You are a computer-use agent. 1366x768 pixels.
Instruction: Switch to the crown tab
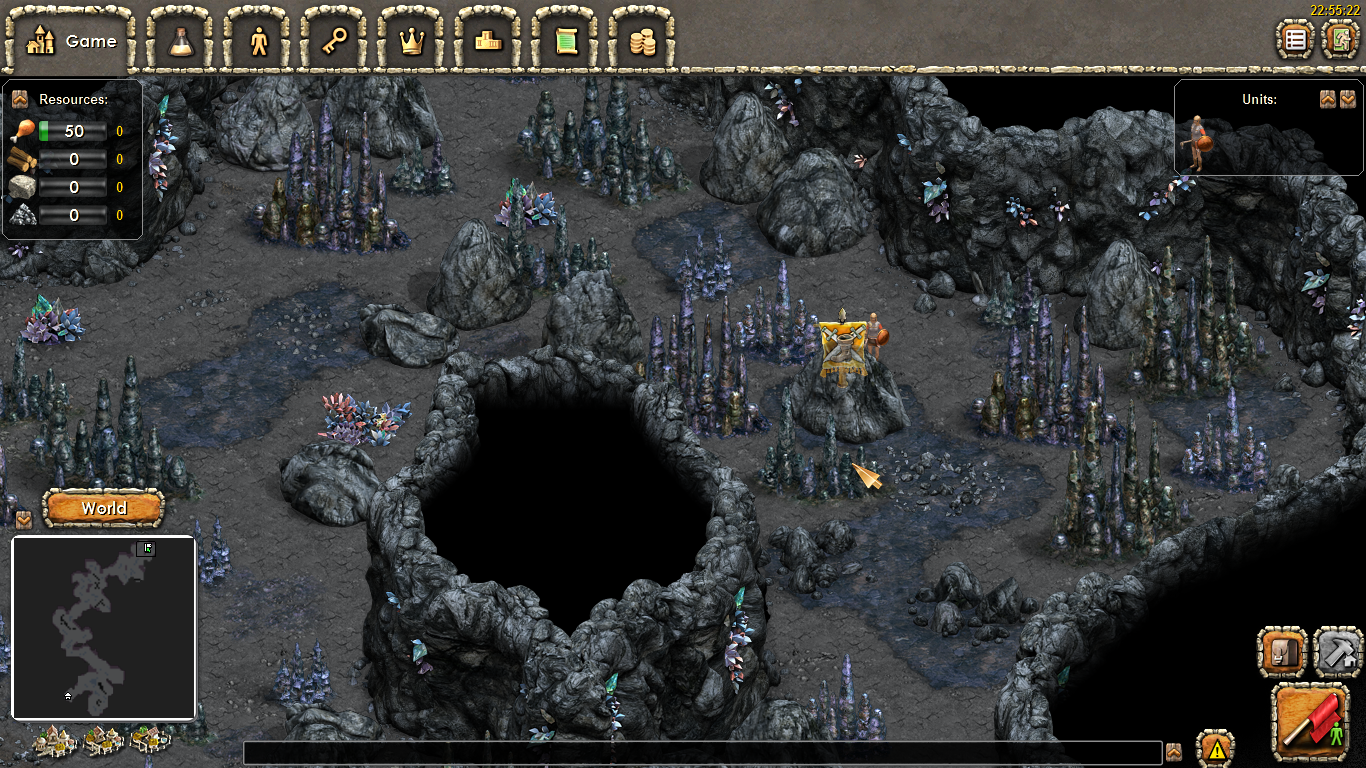tap(412, 41)
